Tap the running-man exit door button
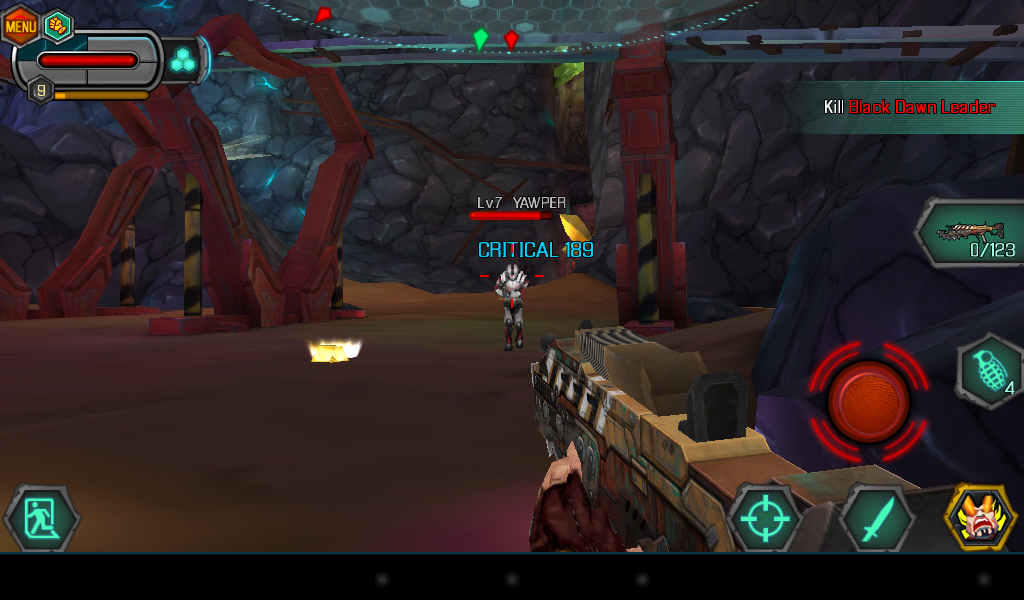Image resolution: width=1024 pixels, height=600 pixels. (42, 519)
